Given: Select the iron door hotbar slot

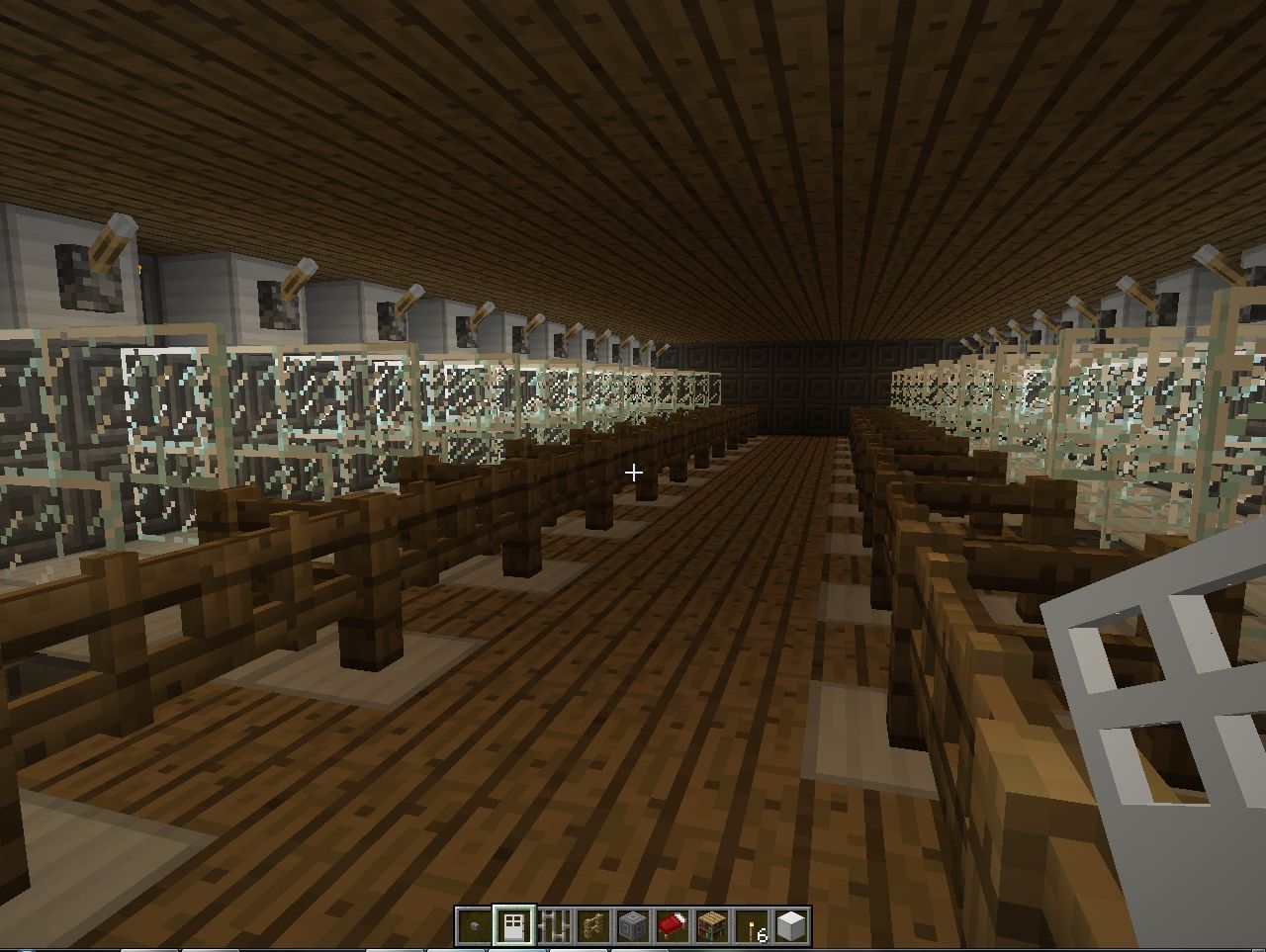Looking at the screenshot, I should pyautogui.click(x=514, y=926).
